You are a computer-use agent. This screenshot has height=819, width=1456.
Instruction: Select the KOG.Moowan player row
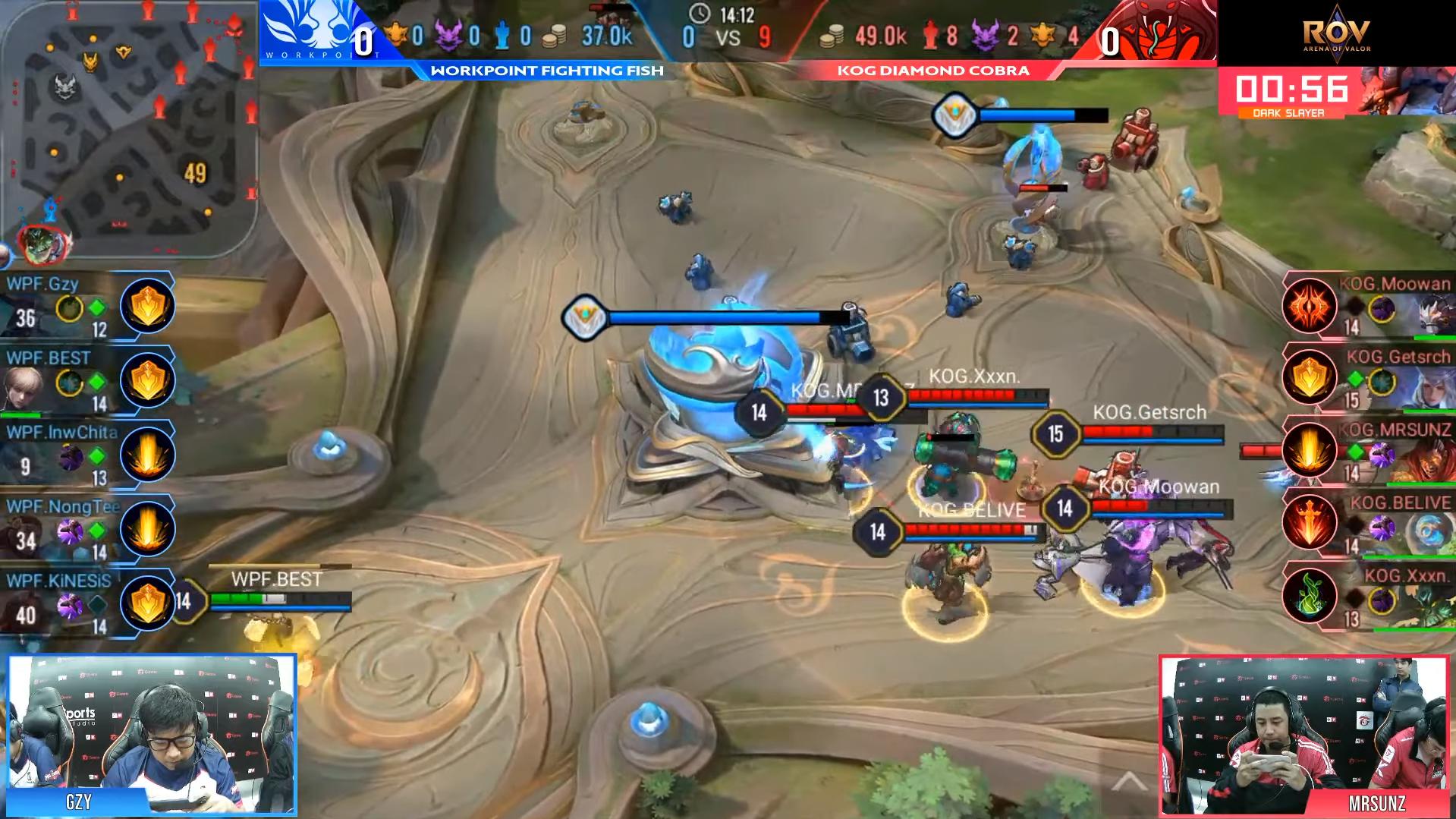click(1366, 307)
